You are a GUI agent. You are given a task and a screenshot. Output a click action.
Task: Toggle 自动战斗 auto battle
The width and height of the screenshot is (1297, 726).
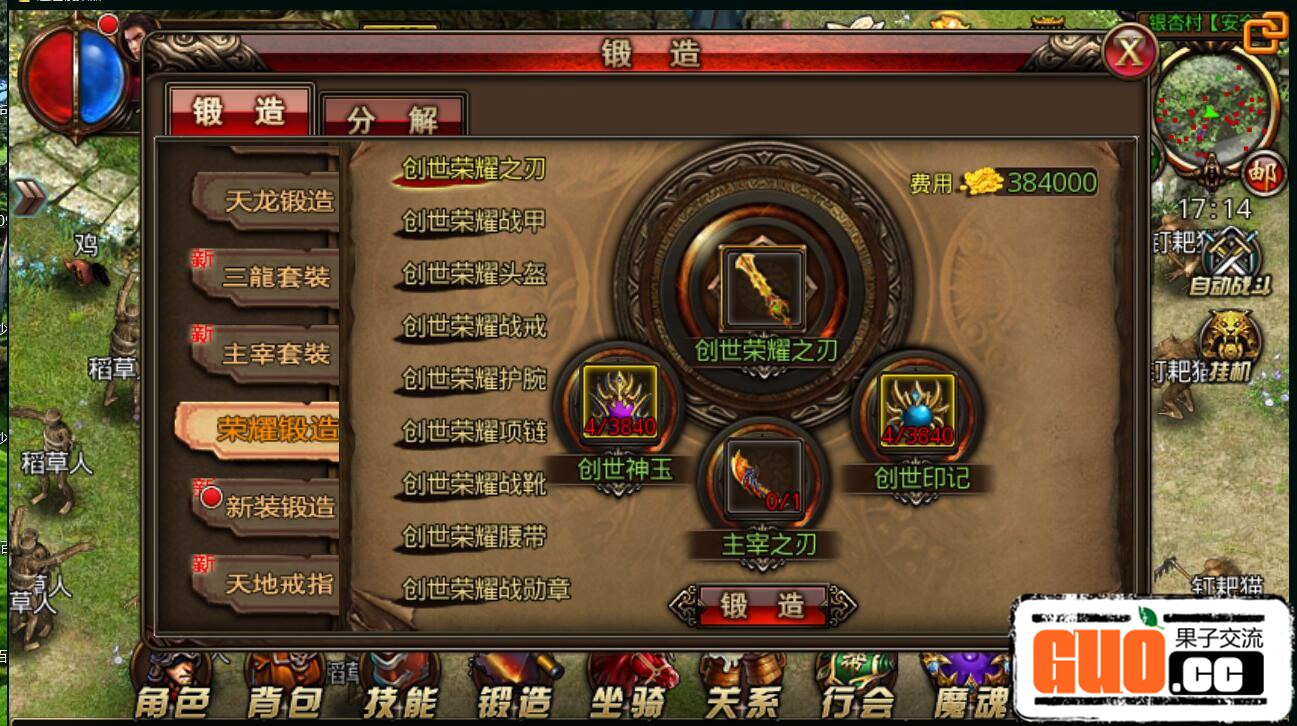coord(1229,259)
